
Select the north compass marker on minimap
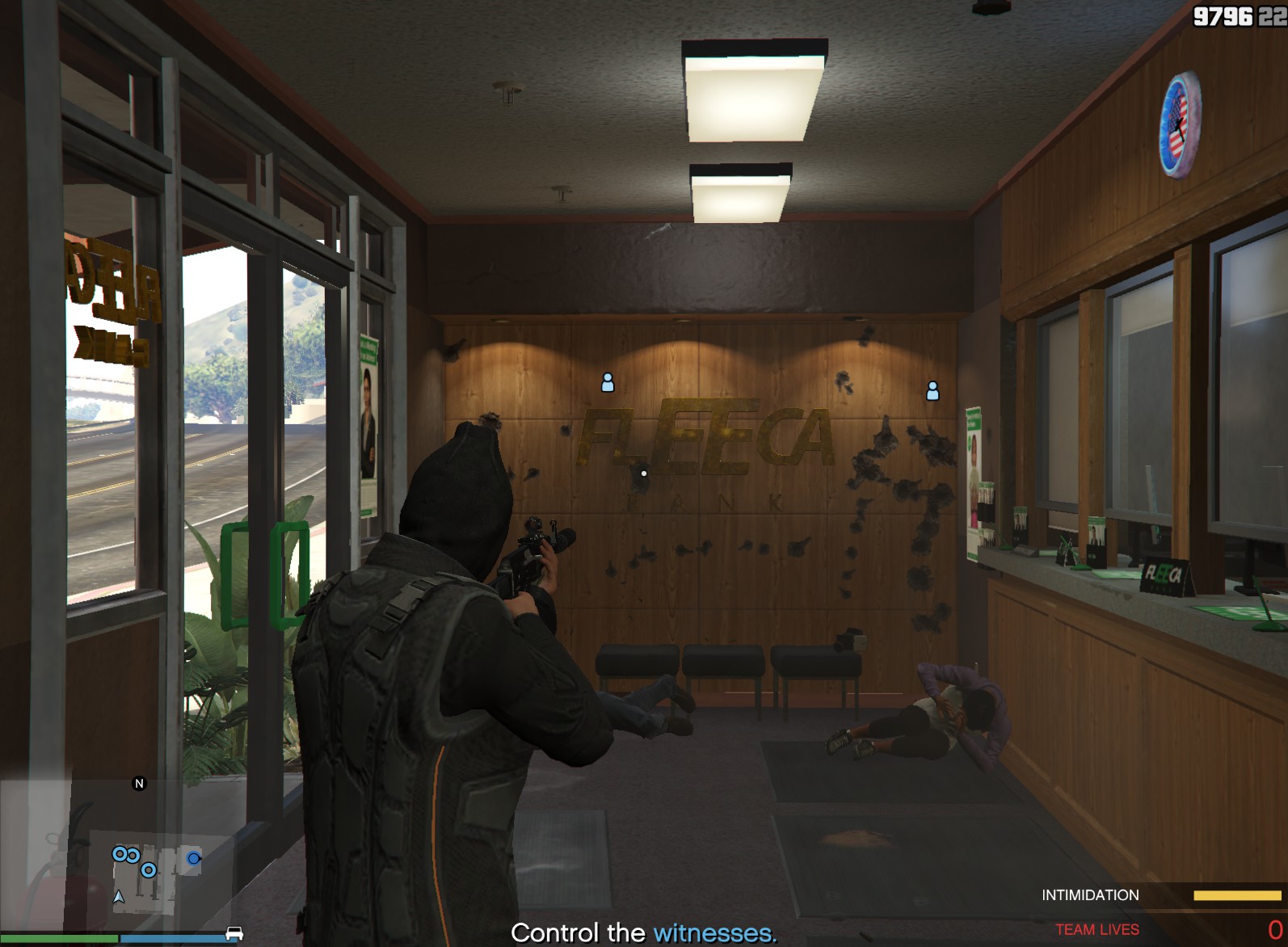[139, 783]
